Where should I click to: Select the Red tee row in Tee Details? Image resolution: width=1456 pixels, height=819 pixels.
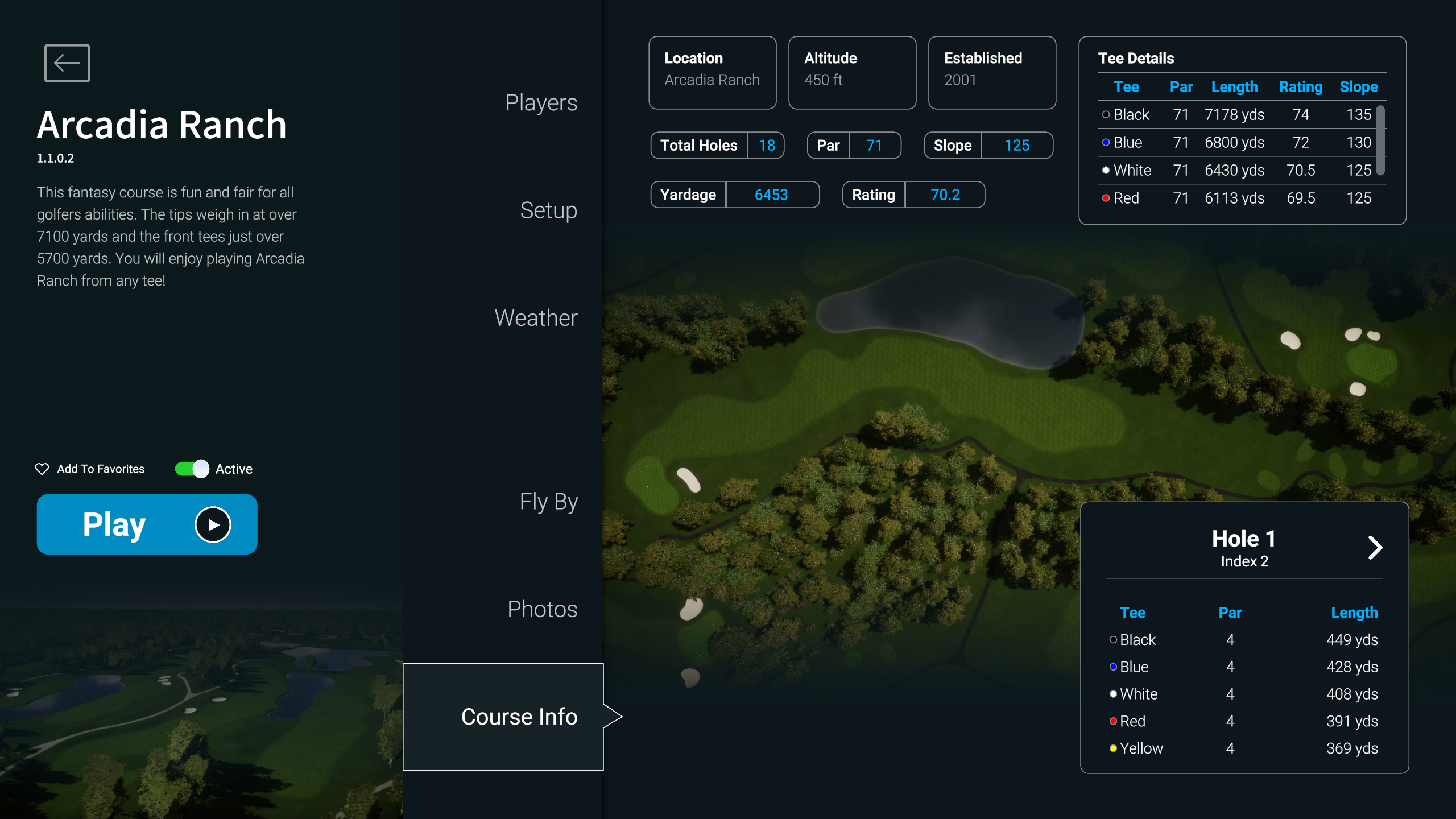(1235, 198)
